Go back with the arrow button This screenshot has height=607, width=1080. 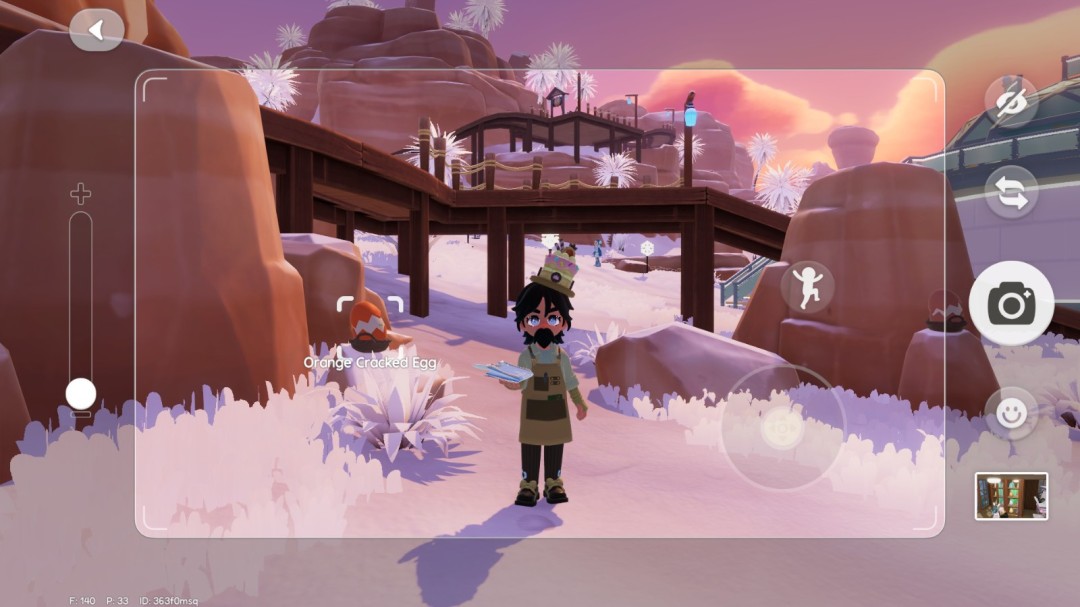[x=97, y=30]
